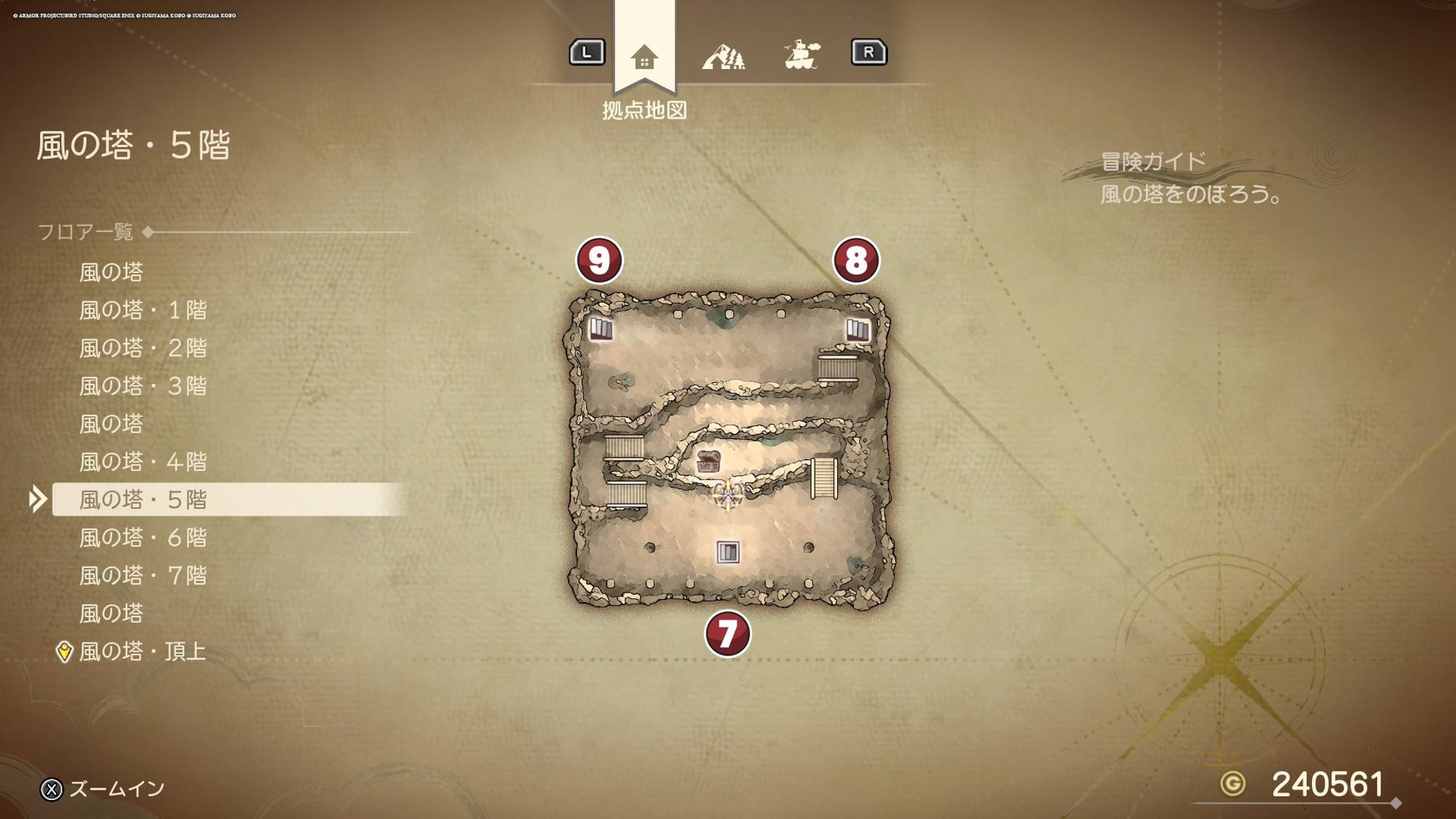1456x819 pixels.
Task: Switch to floor 風の塔・4階
Action: click(143, 462)
